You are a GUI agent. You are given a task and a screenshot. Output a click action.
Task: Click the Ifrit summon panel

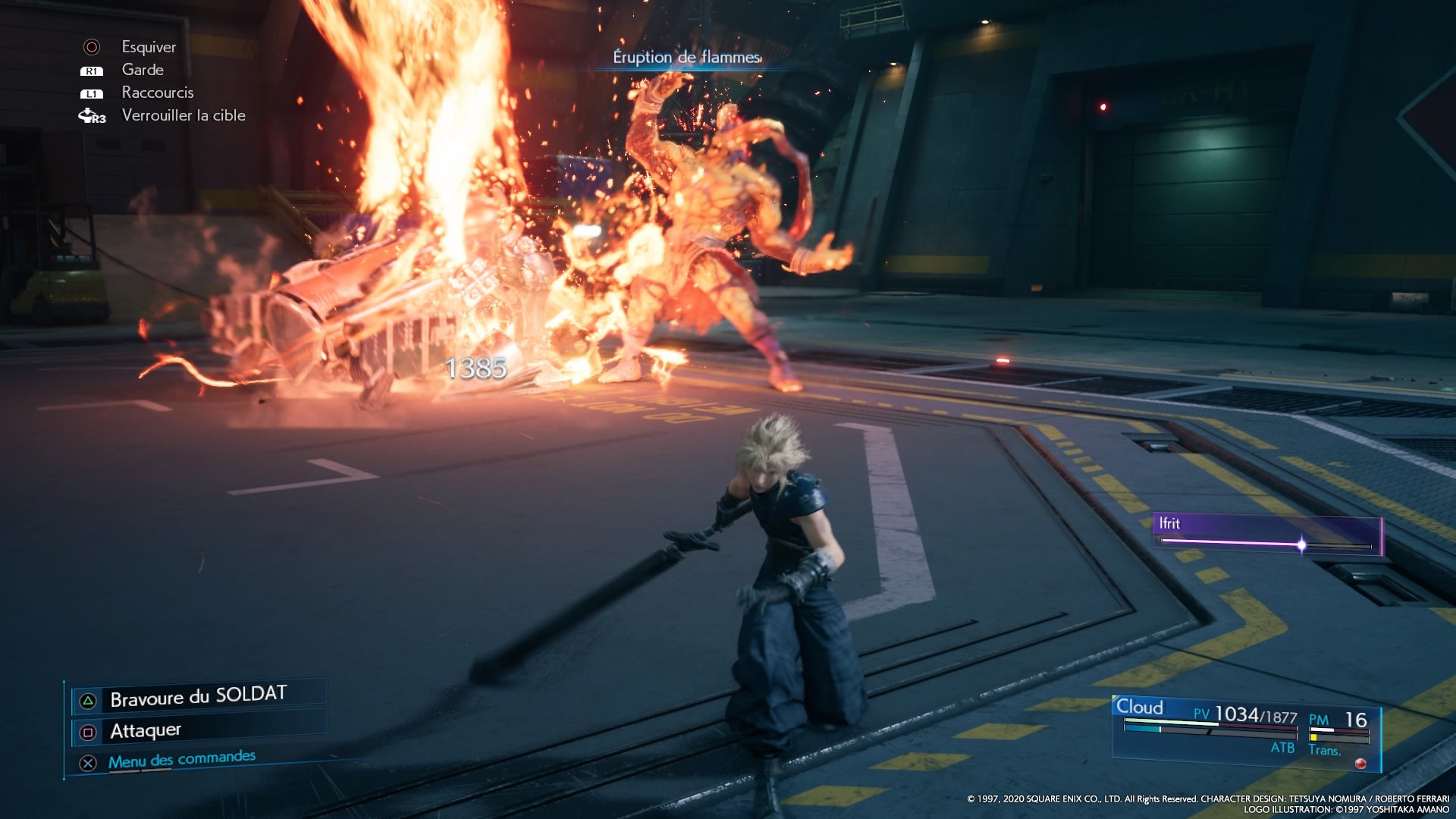pos(1266,534)
